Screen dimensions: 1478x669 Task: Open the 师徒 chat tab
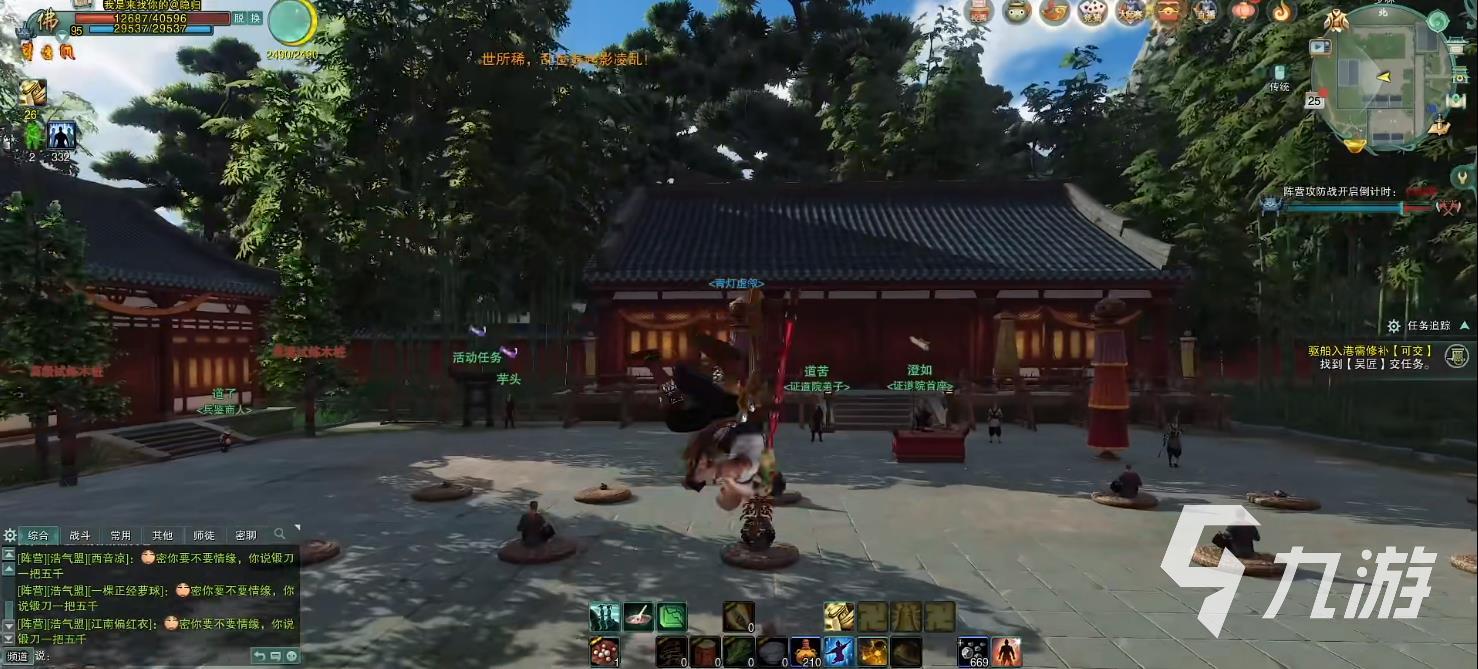tap(203, 535)
